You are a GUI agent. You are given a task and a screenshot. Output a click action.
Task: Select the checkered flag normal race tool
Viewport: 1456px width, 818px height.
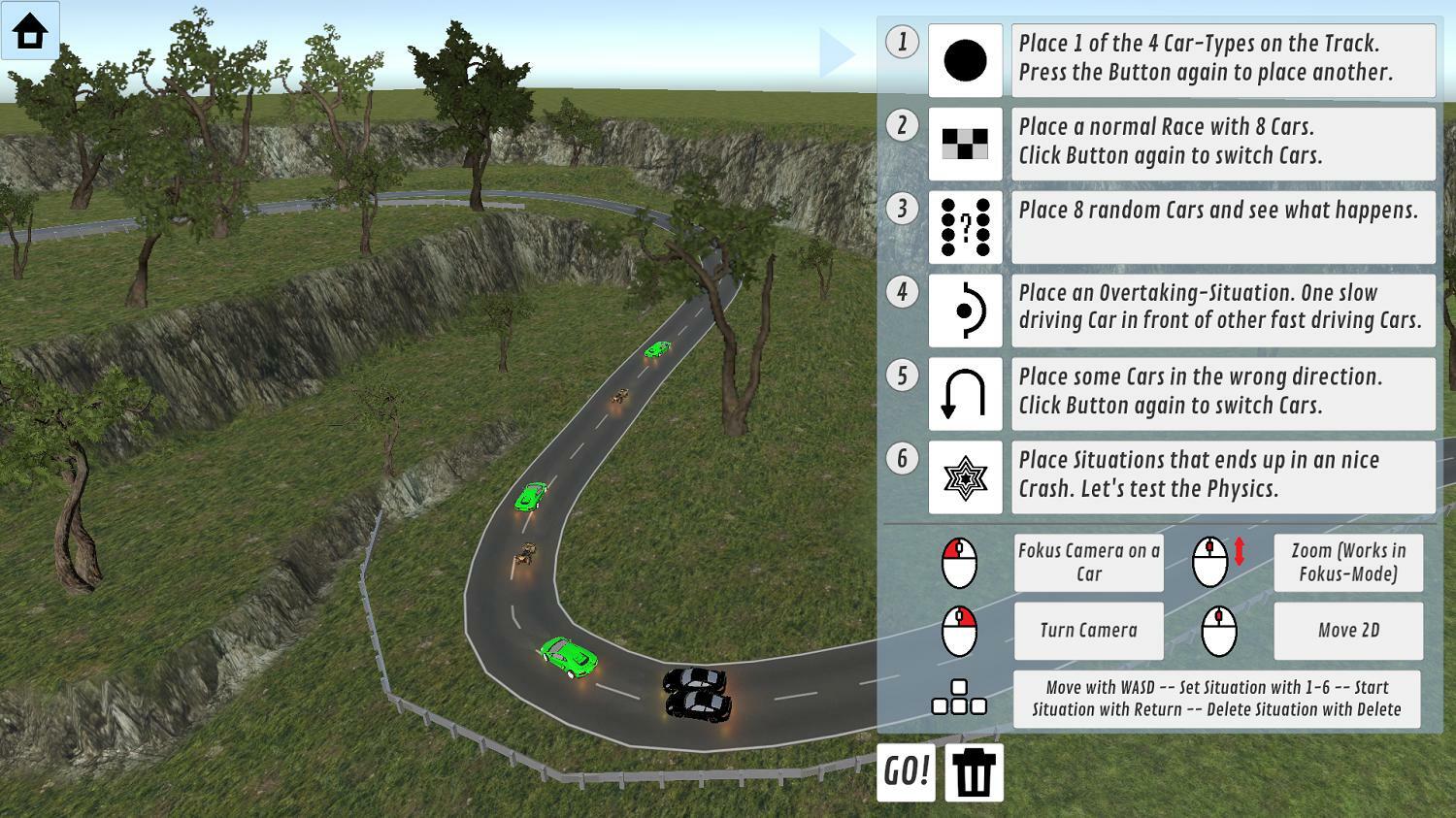coord(965,144)
